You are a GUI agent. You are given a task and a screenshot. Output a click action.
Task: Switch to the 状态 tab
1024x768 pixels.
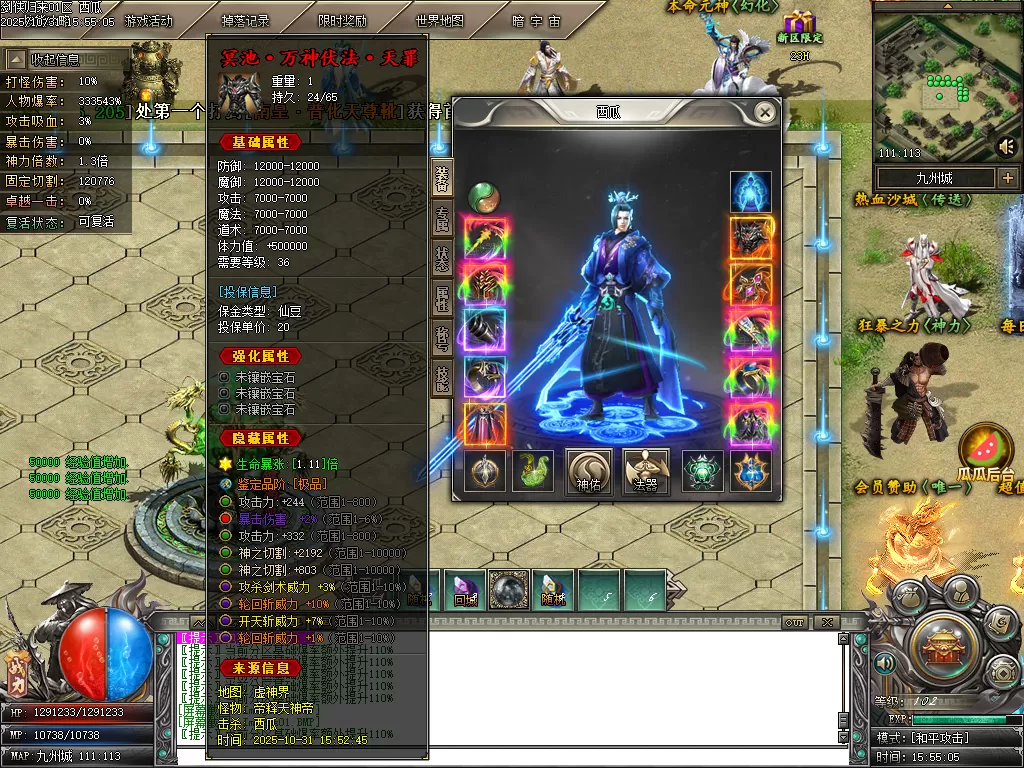pyautogui.click(x=442, y=255)
